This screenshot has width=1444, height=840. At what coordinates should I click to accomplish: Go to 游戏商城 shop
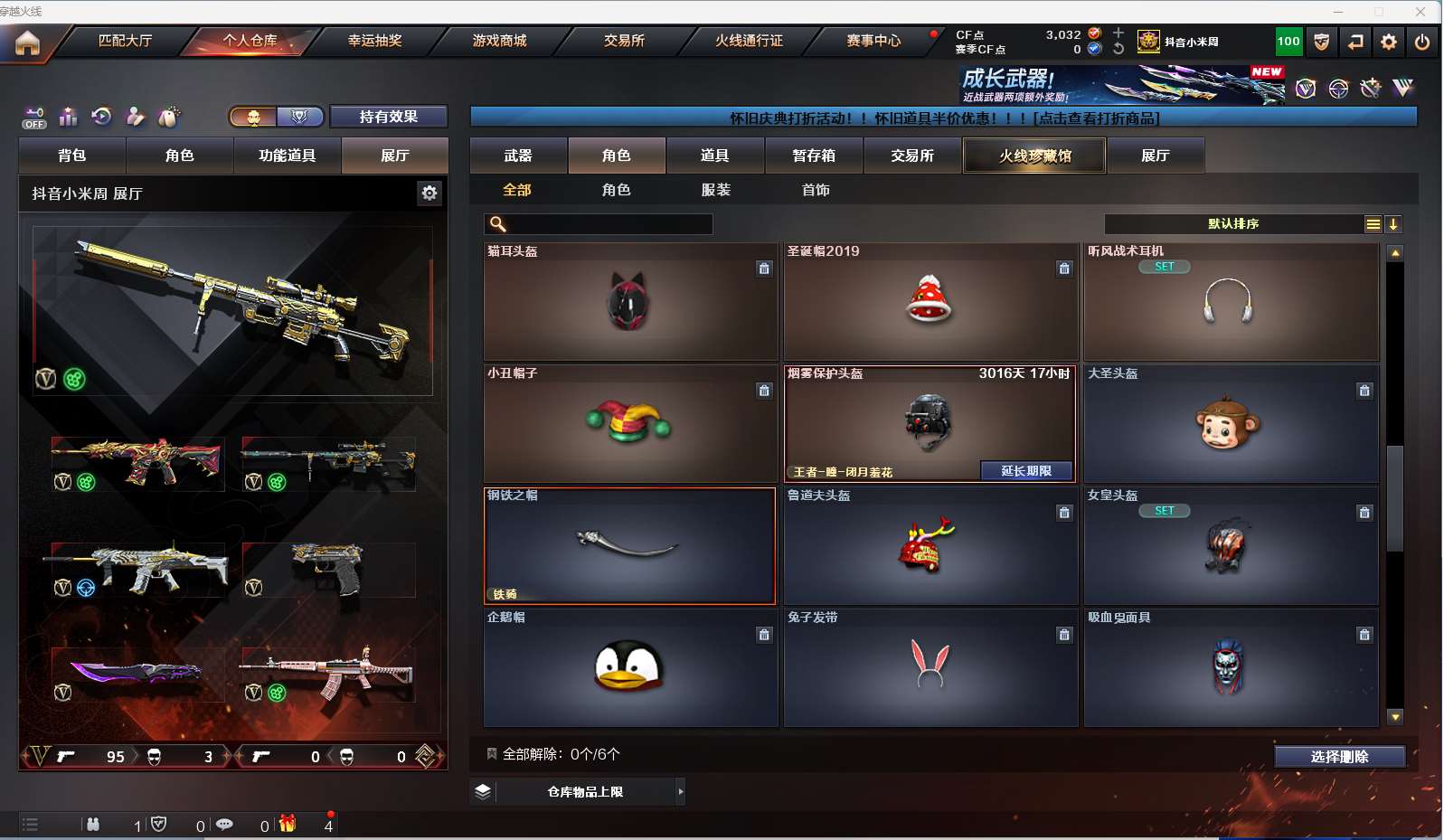(499, 41)
